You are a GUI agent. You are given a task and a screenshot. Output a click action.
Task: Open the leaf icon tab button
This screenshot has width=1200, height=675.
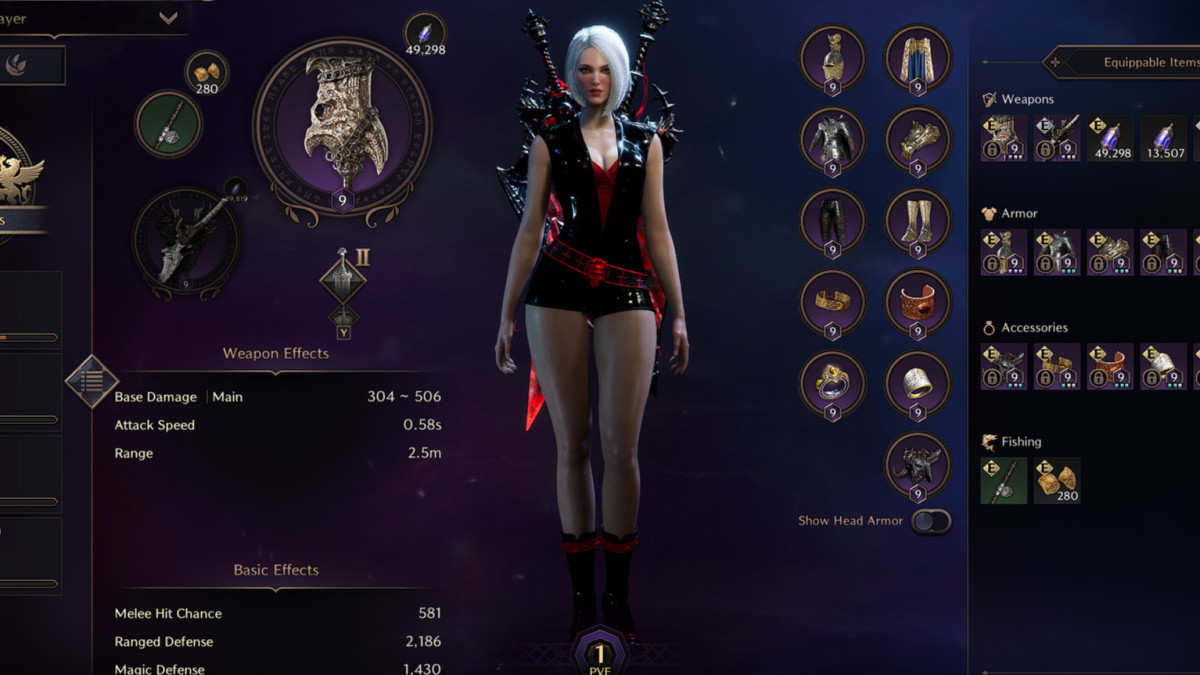(17, 65)
